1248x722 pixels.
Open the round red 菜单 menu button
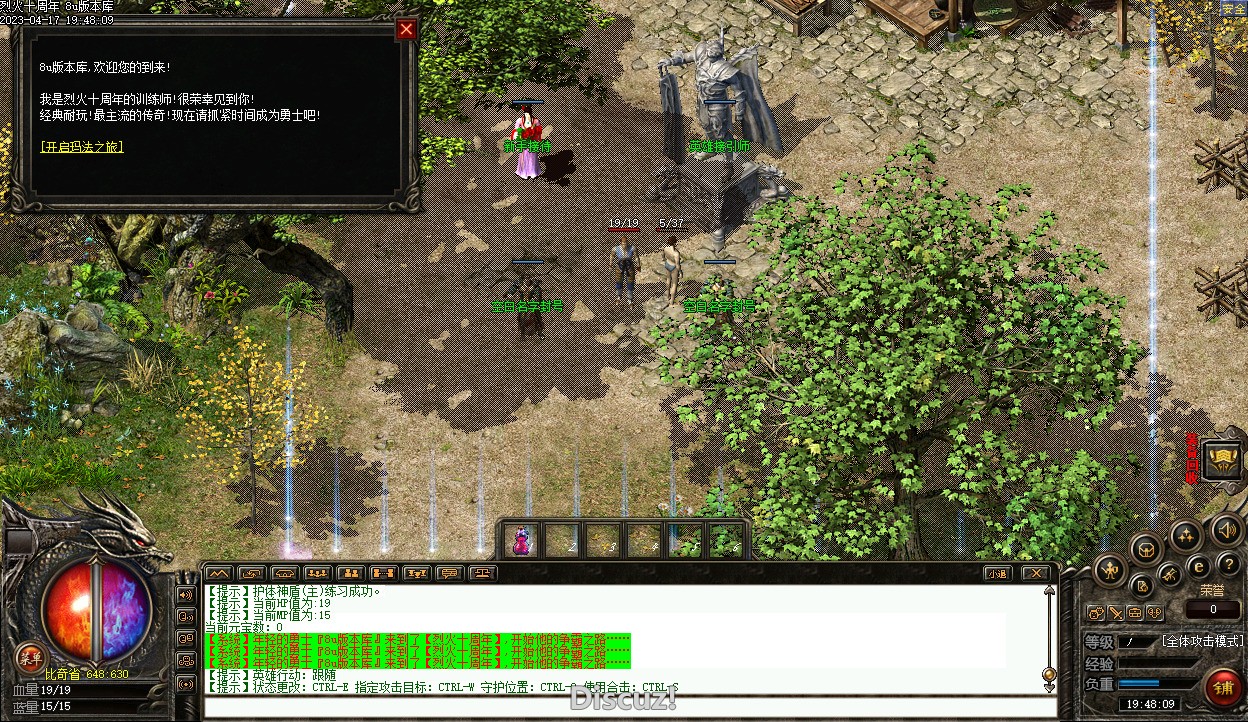pyautogui.click(x=30, y=656)
